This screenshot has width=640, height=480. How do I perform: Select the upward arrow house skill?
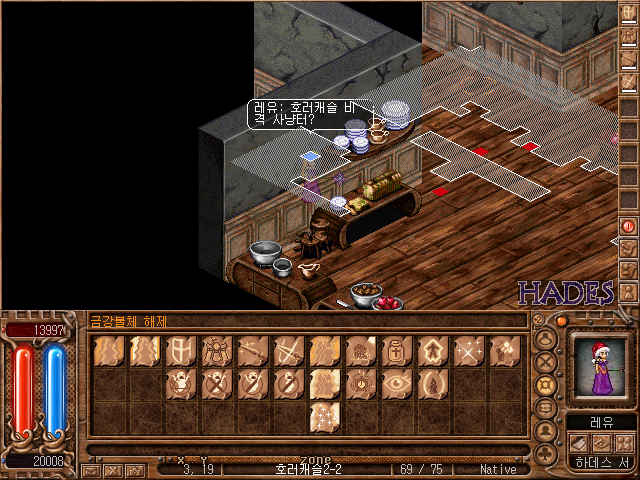click(431, 351)
